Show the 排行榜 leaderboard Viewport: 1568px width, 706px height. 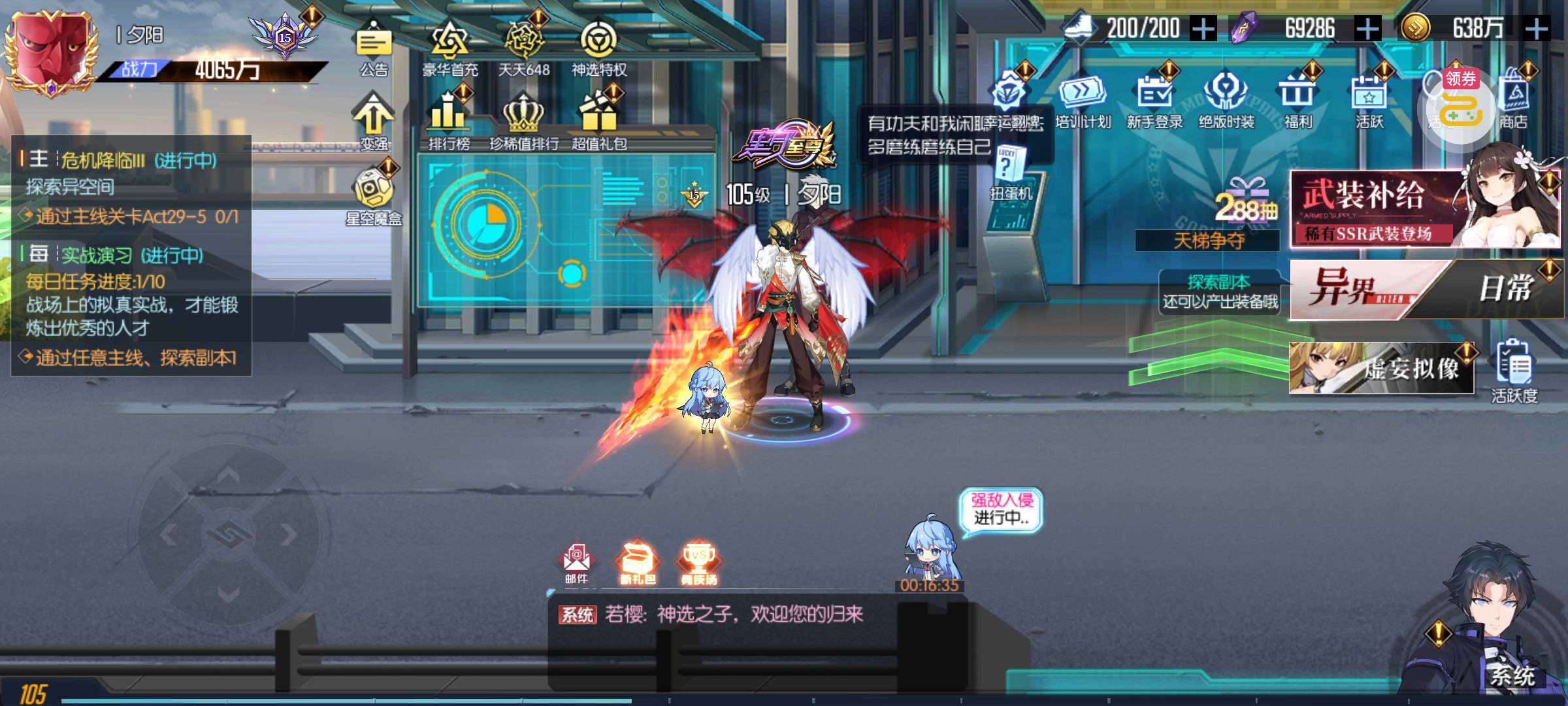(x=449, y=116)
